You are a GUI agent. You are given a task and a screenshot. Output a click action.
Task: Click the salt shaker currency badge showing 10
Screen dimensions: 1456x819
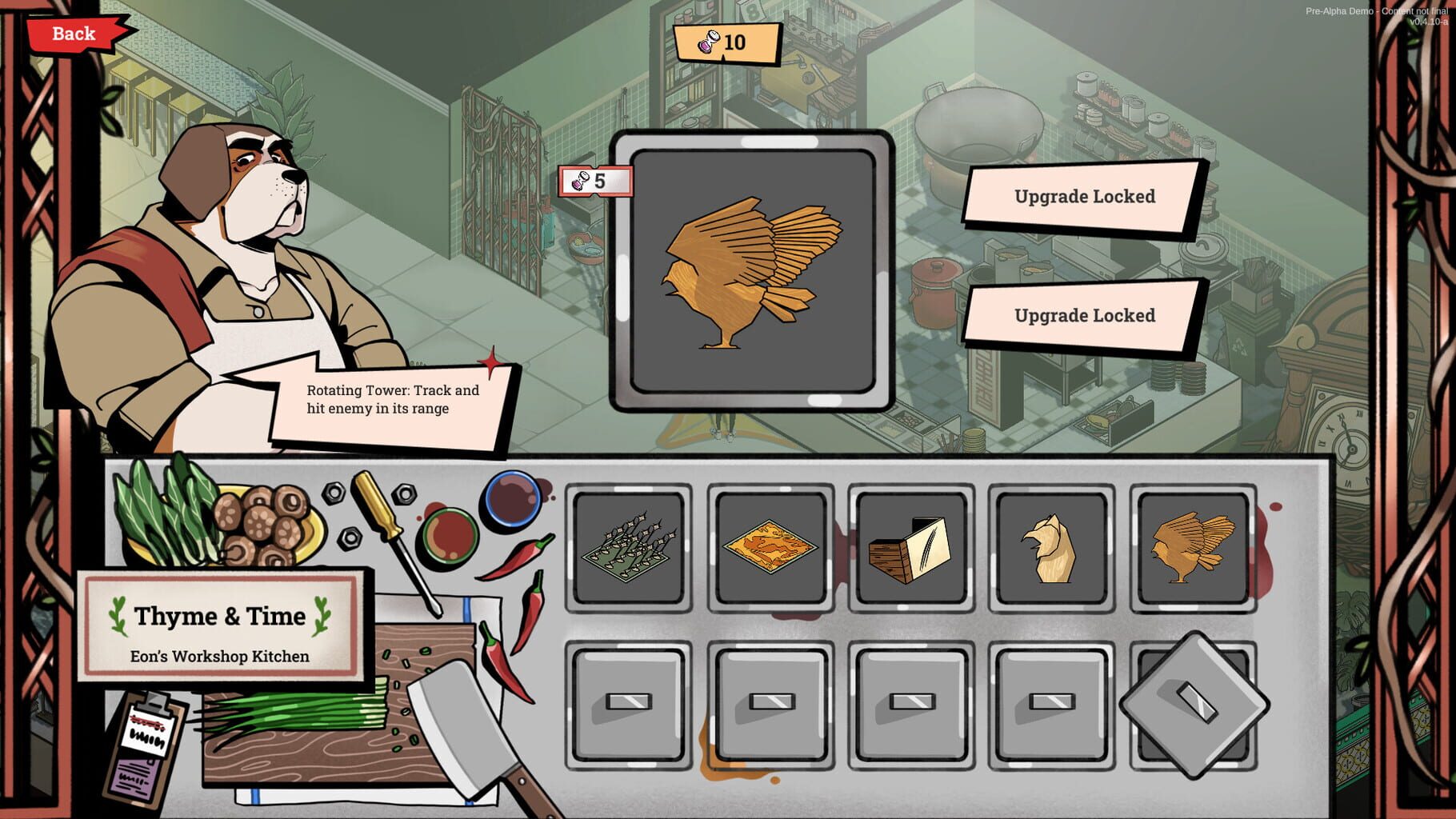[x=728, y=44]
